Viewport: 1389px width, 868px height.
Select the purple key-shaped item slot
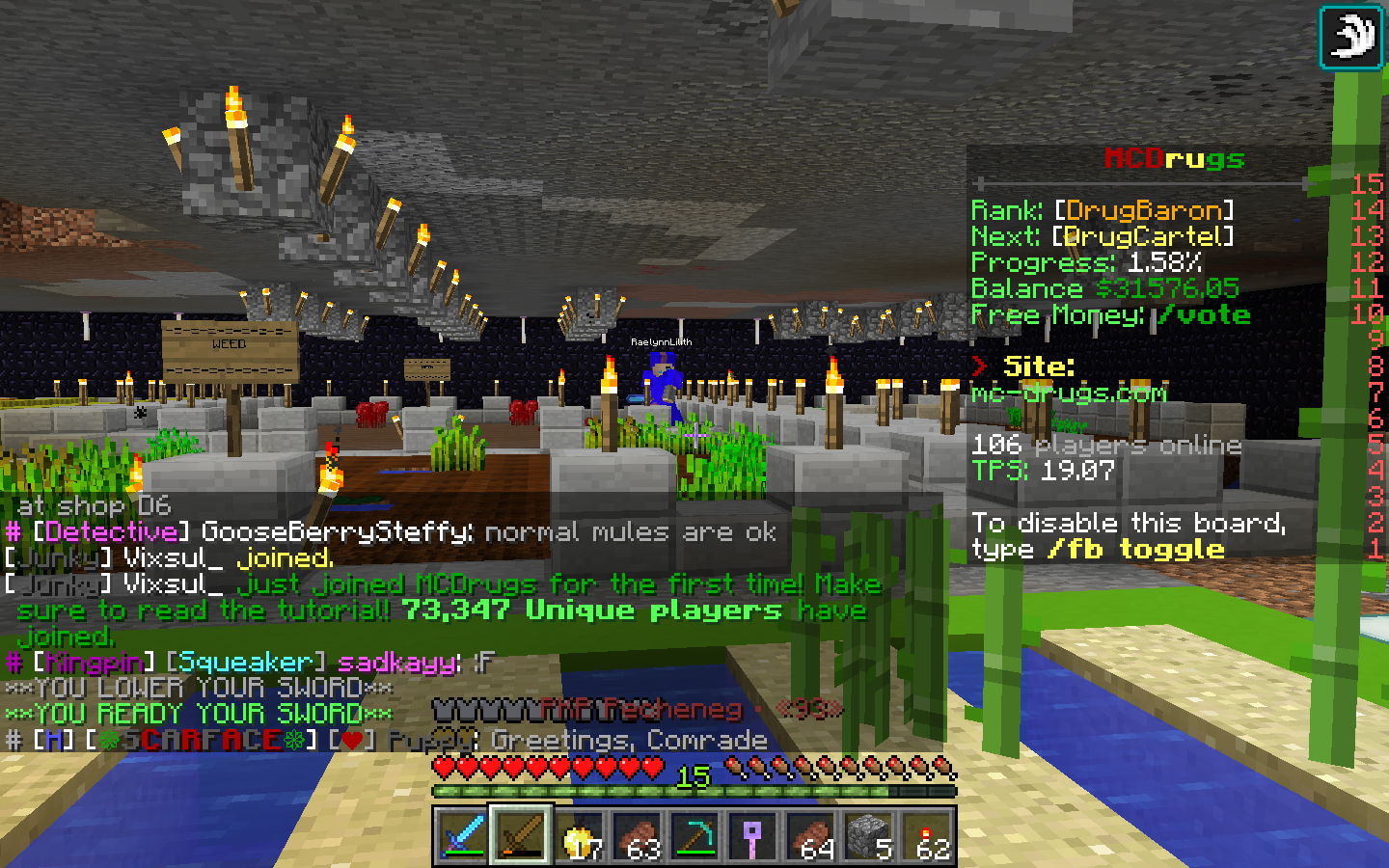pos(752,835)
